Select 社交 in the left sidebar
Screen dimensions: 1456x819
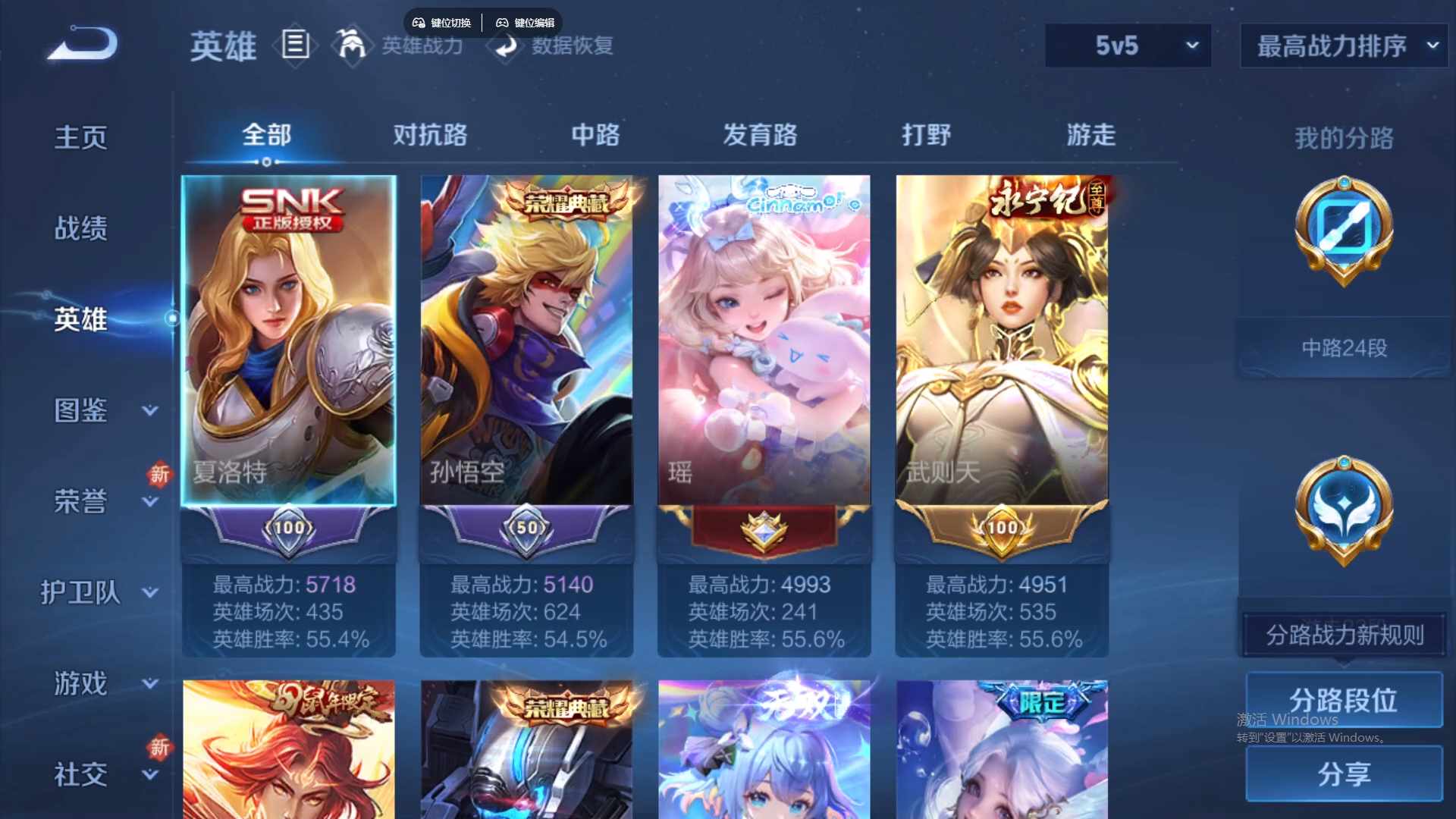point(80,773)
